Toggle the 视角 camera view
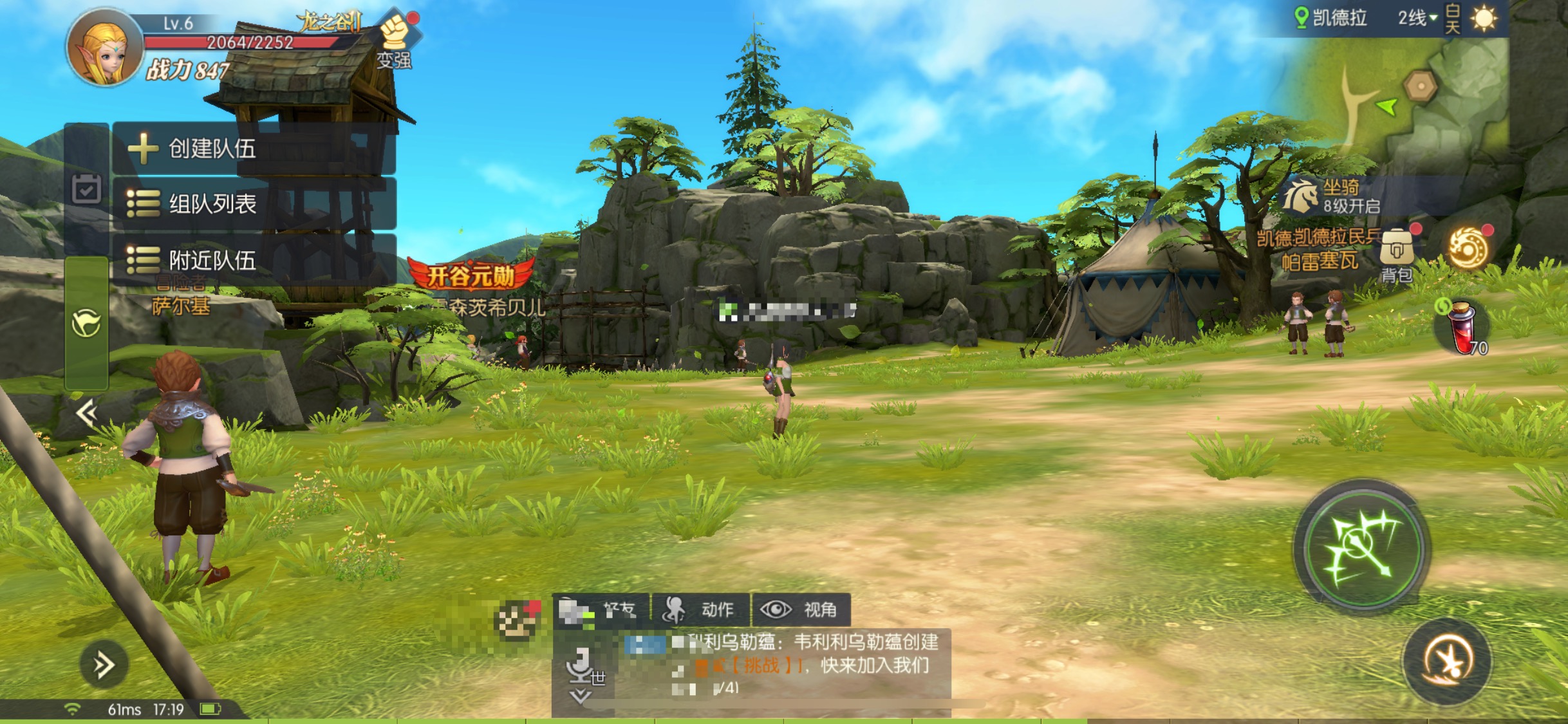Screen dimensions: 1568x724 click(x=801, y=609)
